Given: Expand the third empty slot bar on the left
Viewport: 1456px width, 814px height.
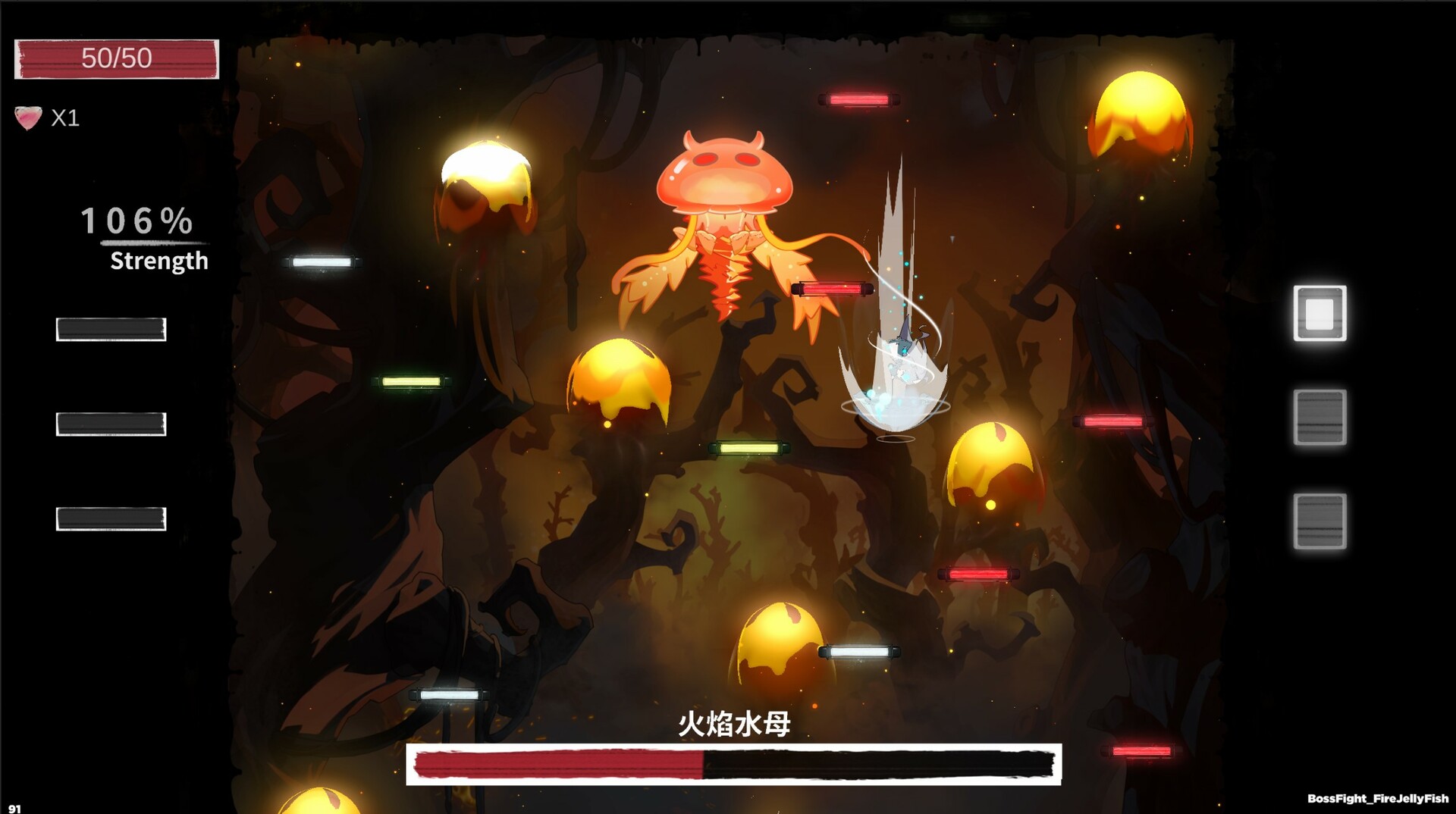Looking at the screenshot, I should 110,520.
